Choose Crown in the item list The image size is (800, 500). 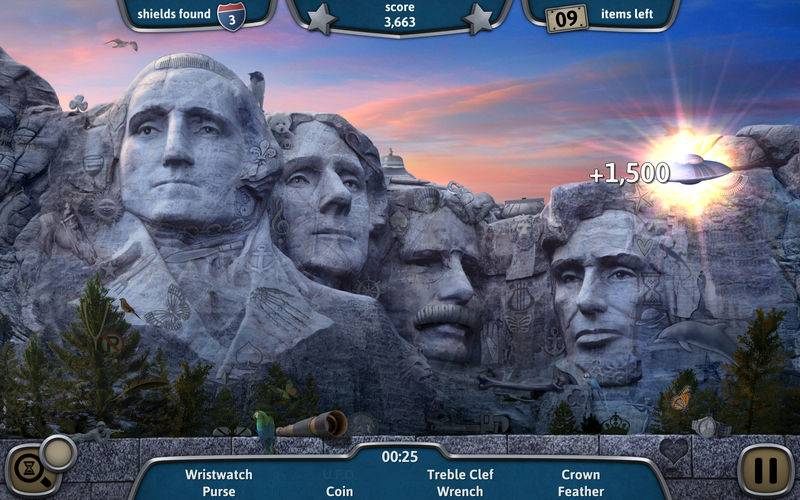[580, 474]
